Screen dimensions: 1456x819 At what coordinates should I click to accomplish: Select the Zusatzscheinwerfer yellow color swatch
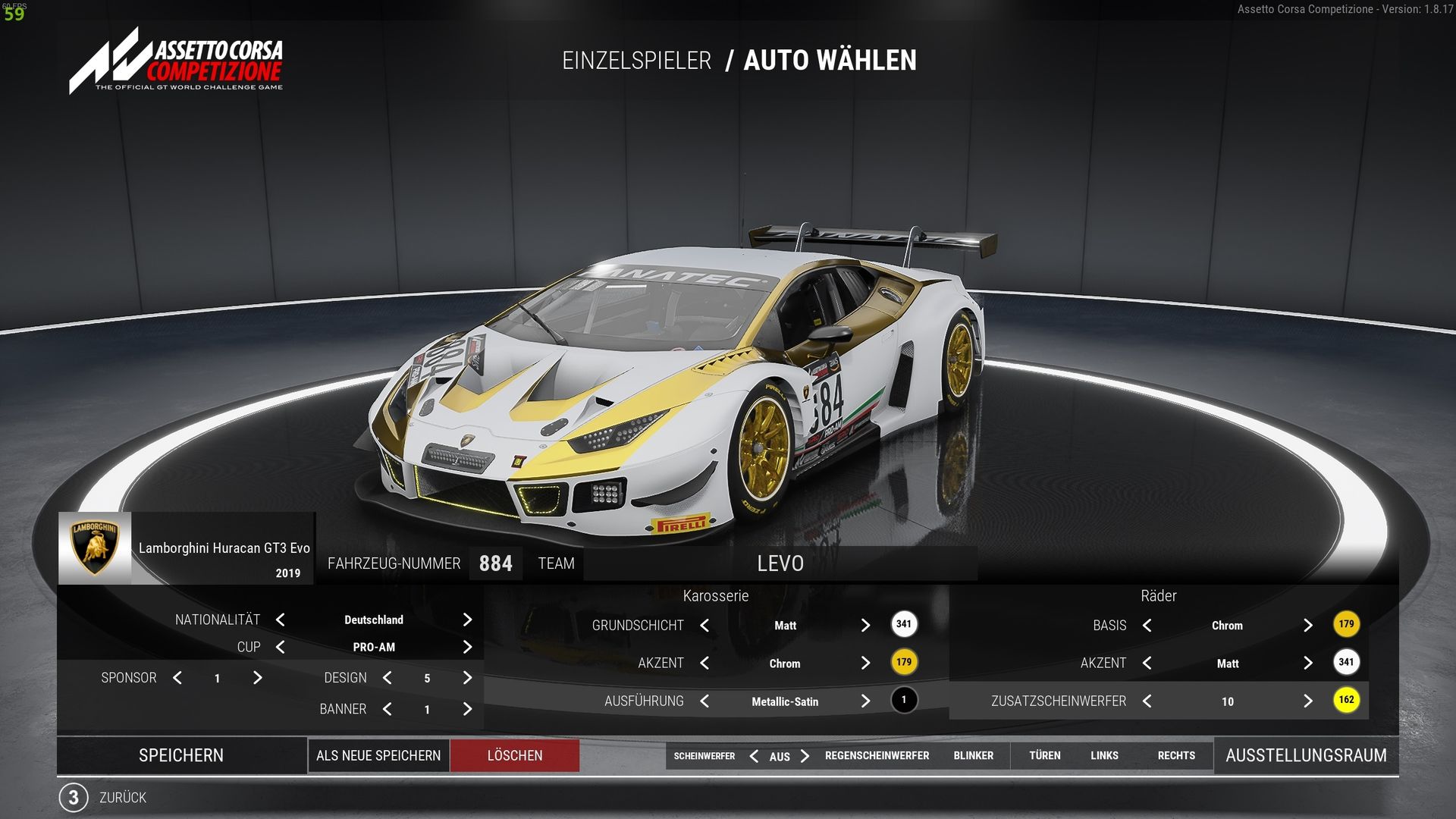(1346, 700)
